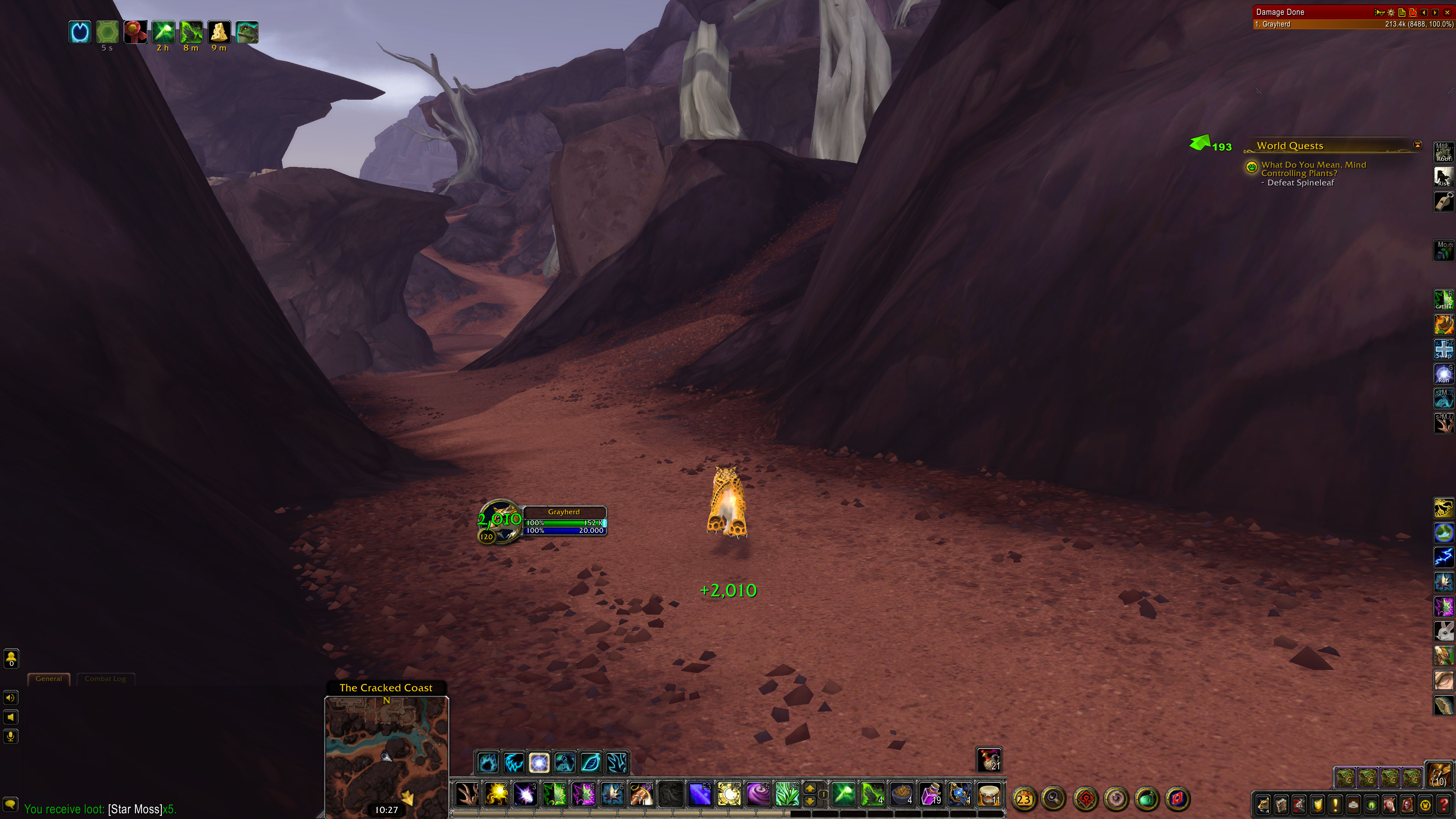Collapse the World Quests tracker header
This screenshot has width=1456, height=819.
(1417, 145)
